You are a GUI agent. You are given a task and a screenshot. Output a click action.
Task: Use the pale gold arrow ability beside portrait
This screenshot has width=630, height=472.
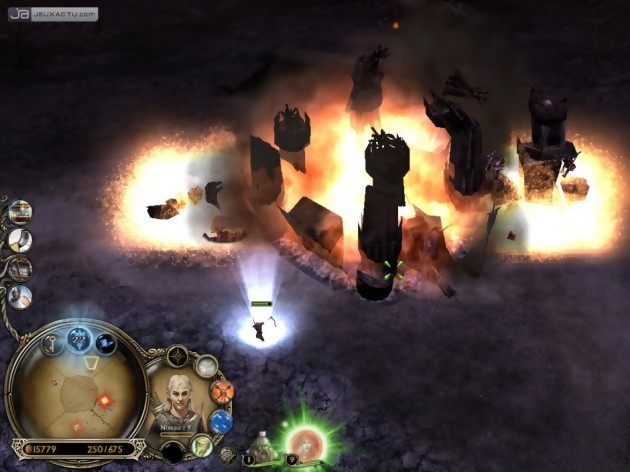coord(206,366)
